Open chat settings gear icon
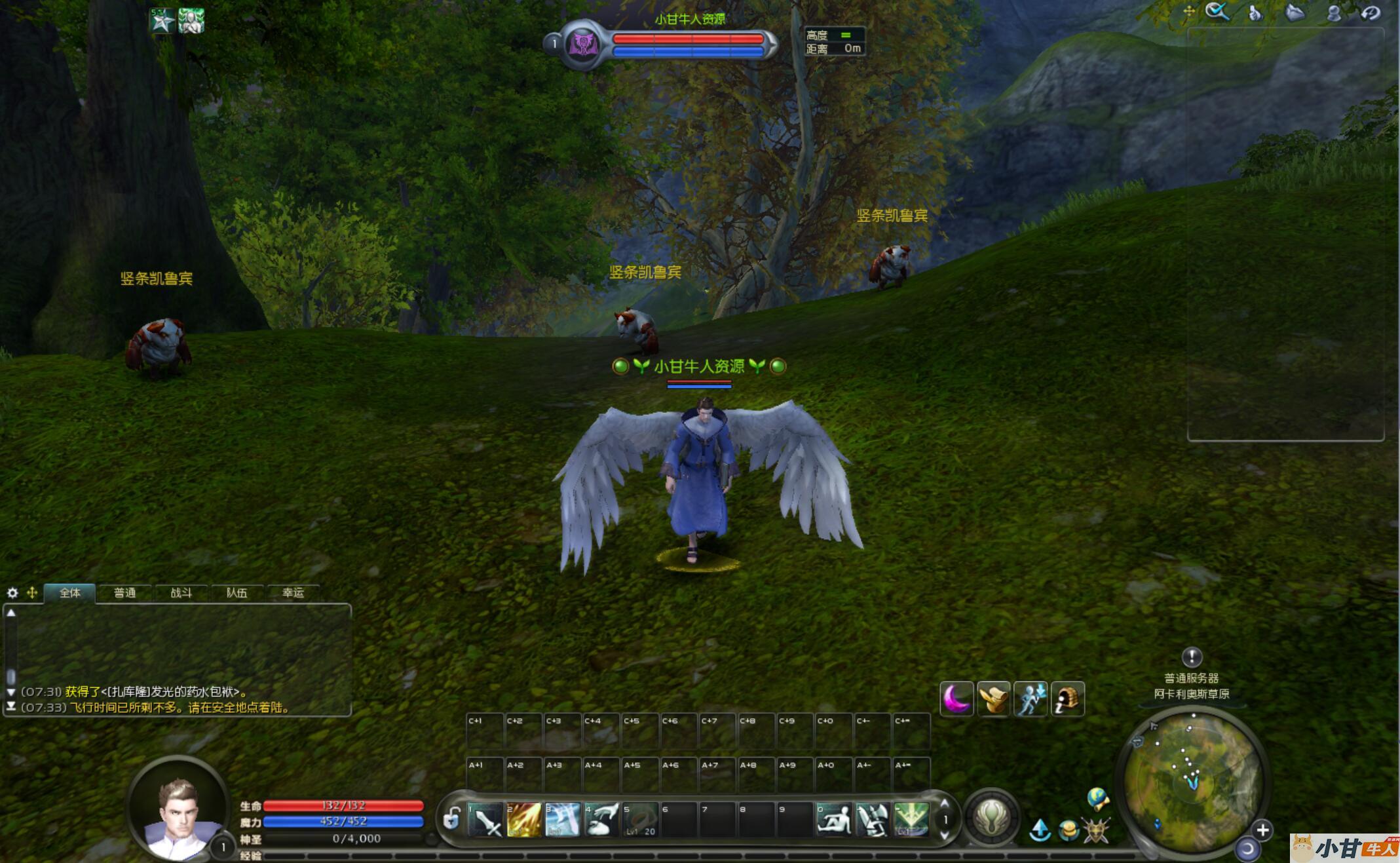This screenshot has width=1400, height=863. (12, 593)
